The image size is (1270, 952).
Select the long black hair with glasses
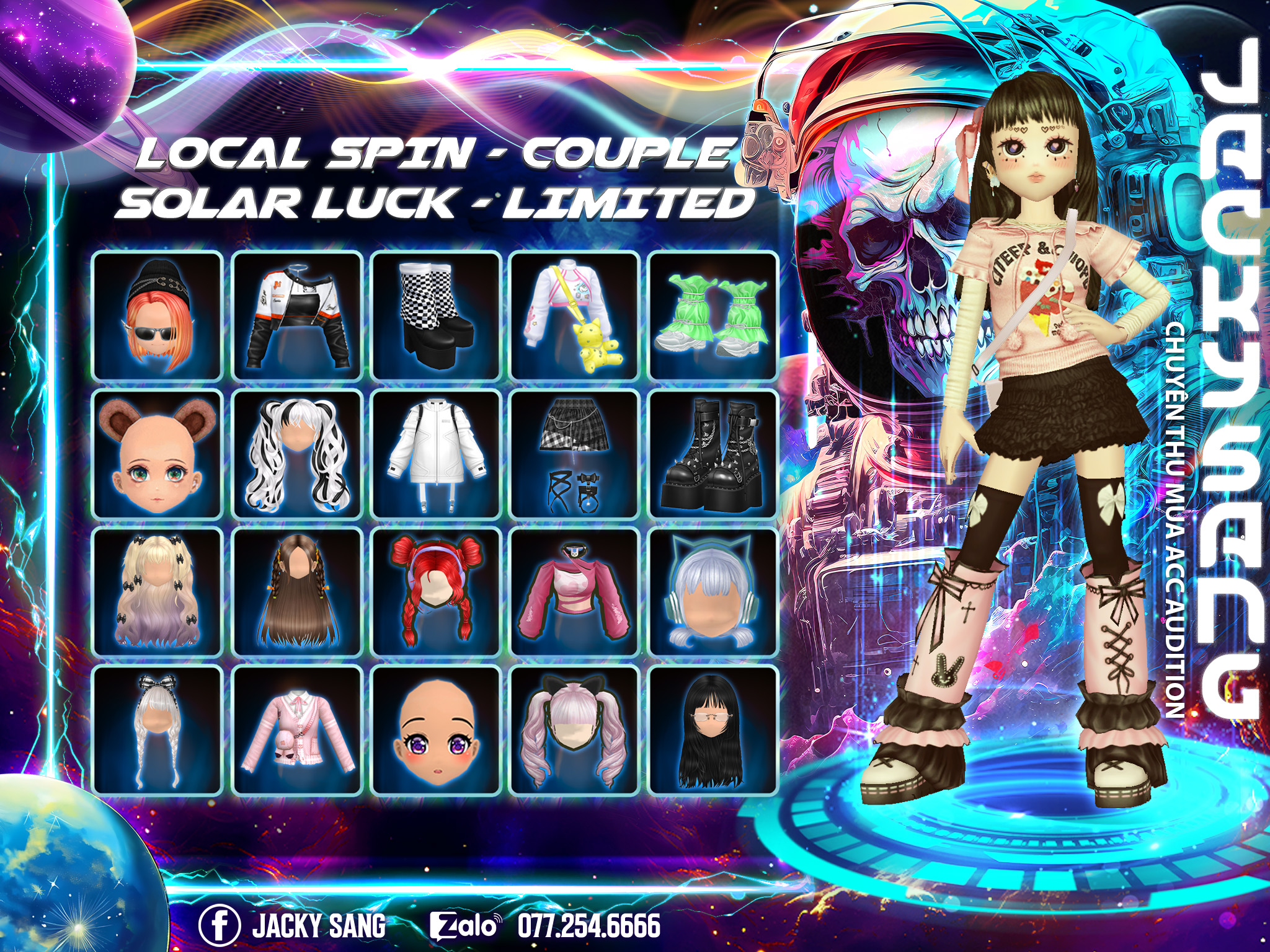click(714, 731)
